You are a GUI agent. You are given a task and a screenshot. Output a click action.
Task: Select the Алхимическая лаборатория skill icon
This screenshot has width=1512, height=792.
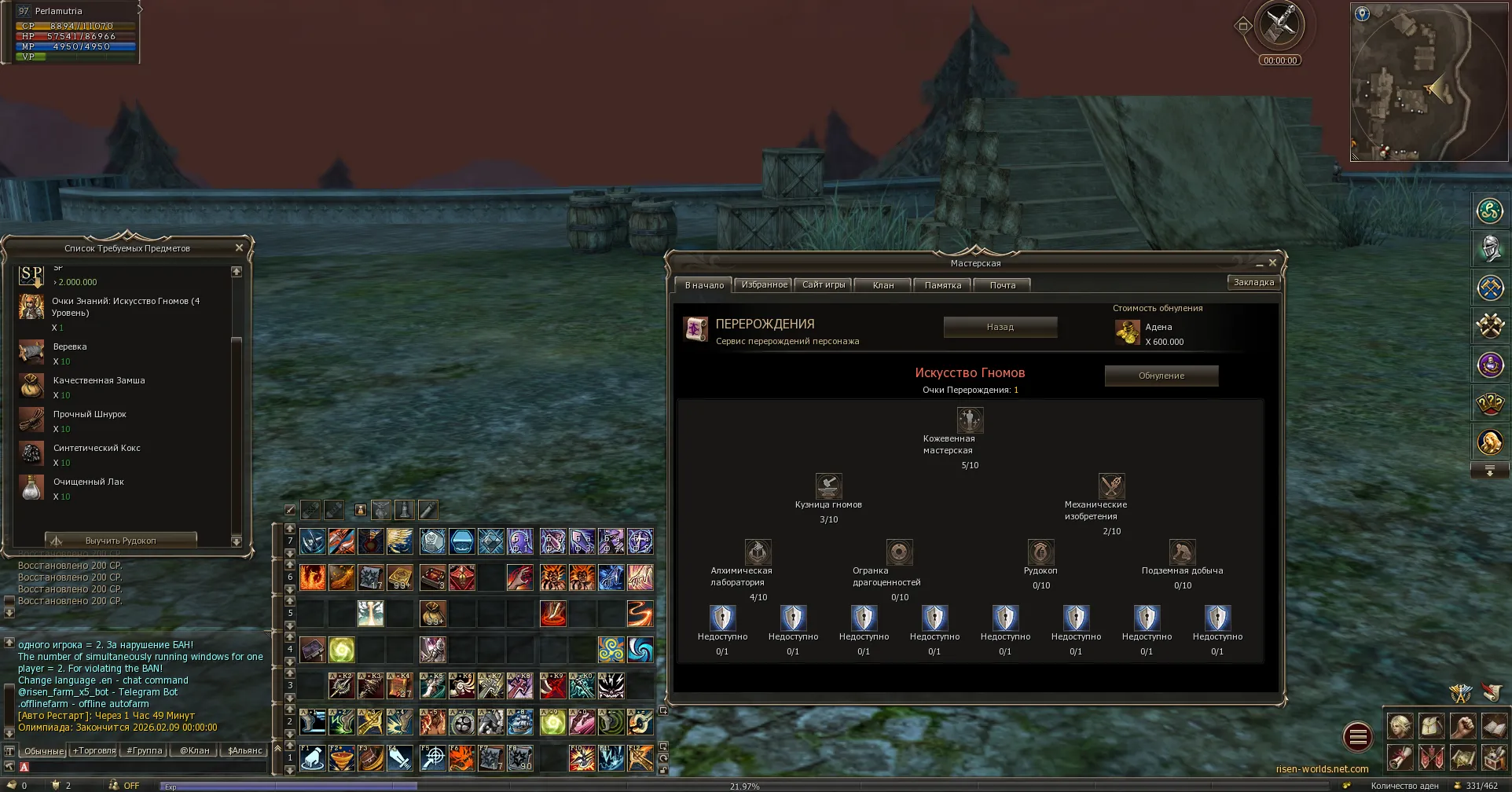pyautogui.click(x=758, y=552)
